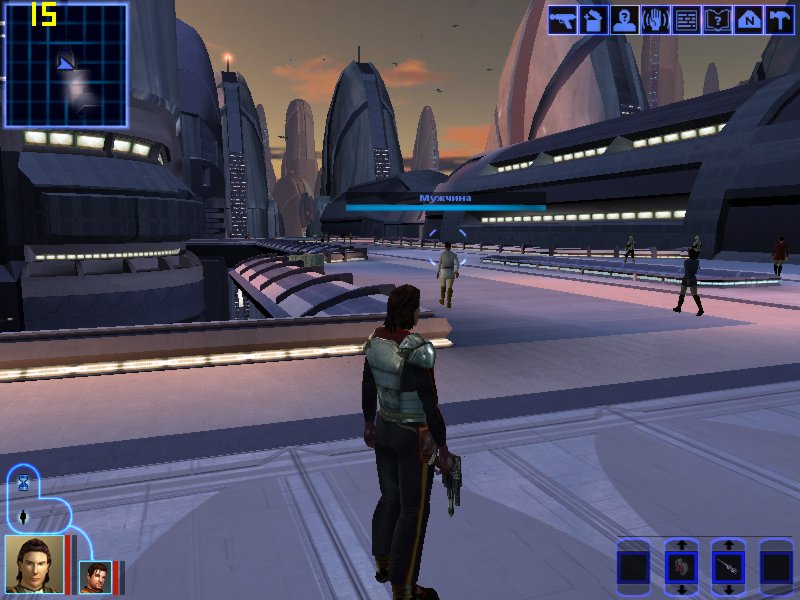Toggle the solo mode figure icon
Viewport: 800px width, 600px height.
tap(23, 516)
